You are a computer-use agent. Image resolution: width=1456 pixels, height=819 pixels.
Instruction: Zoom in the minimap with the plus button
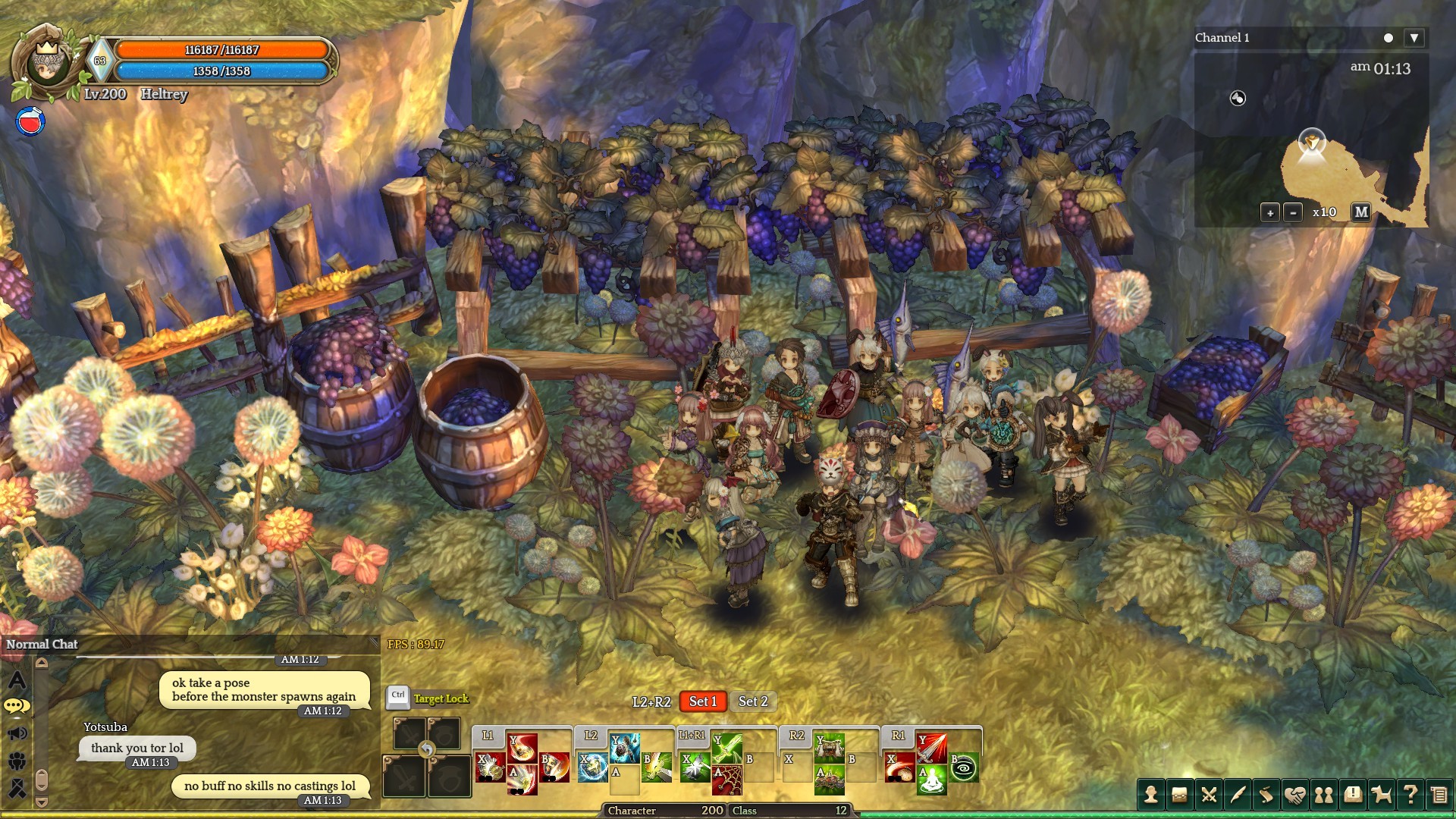(x=1270, y=213)
